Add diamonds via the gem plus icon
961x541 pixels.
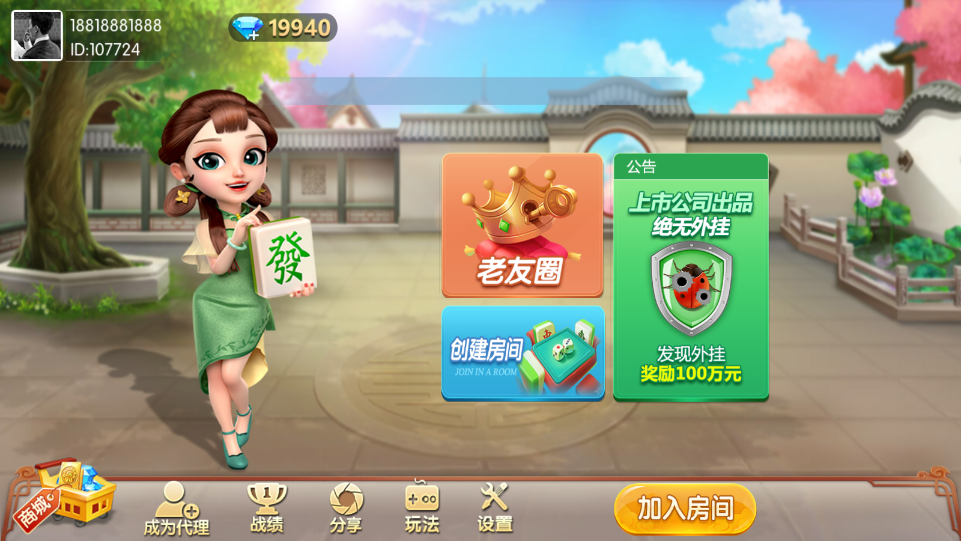point(247,29)
